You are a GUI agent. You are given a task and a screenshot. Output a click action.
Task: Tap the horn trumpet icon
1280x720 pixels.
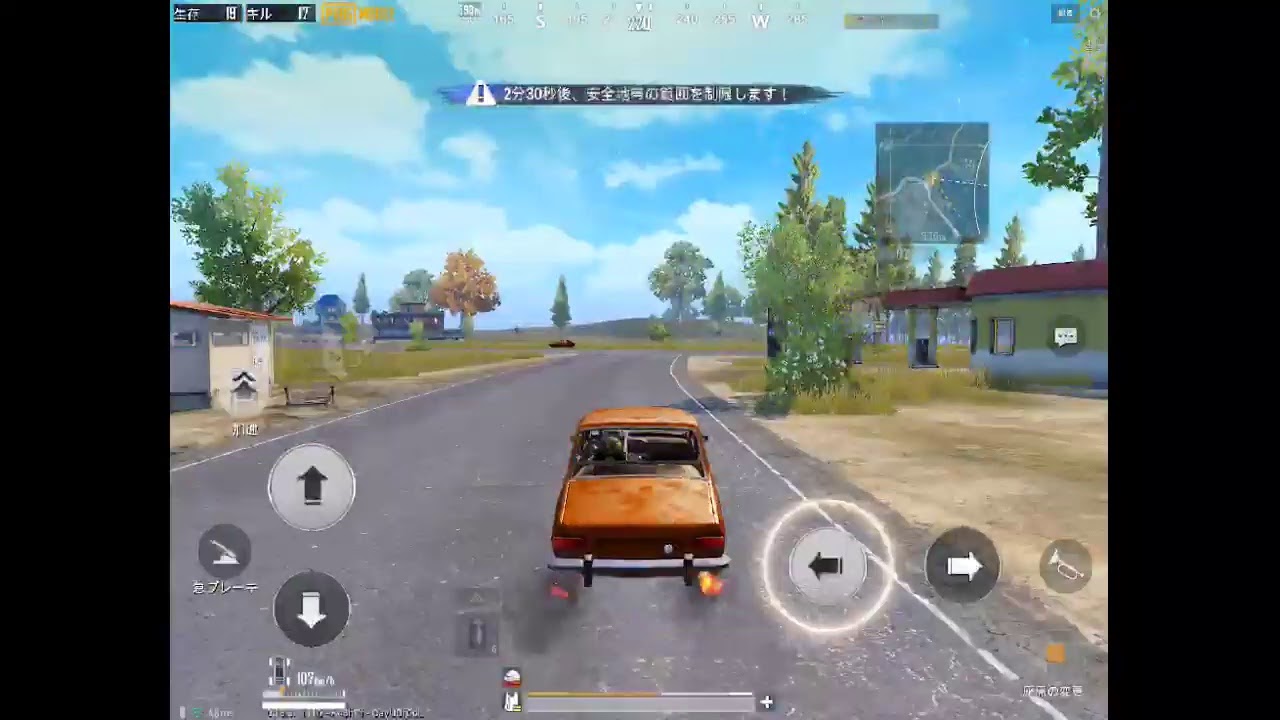click(1066, 567)
